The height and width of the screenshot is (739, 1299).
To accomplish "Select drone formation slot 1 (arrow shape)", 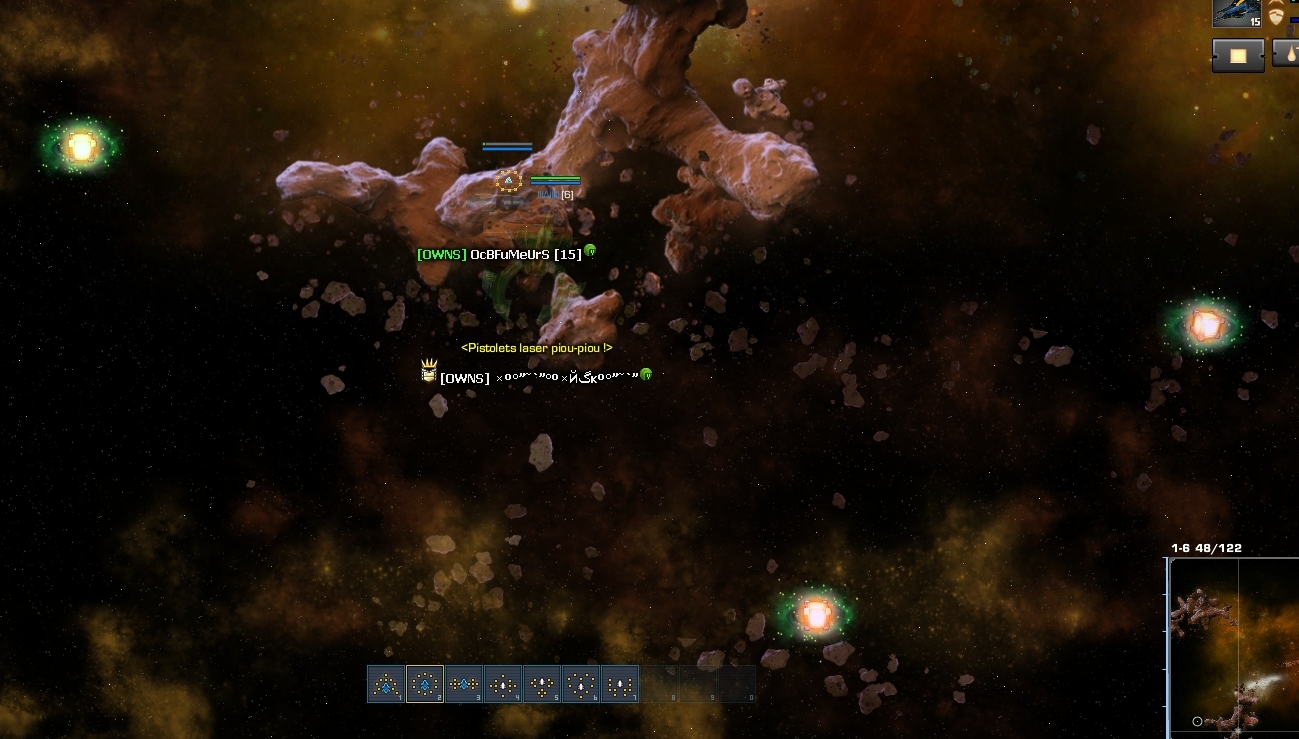I will click(386, 685).
